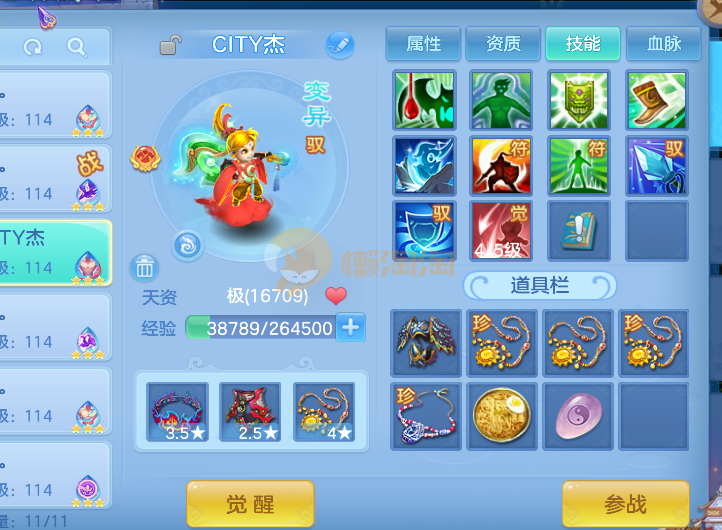The width and height of the screenshot is (722, 530).
Task: Rename pet using the pencil icon
Action: 339,45
